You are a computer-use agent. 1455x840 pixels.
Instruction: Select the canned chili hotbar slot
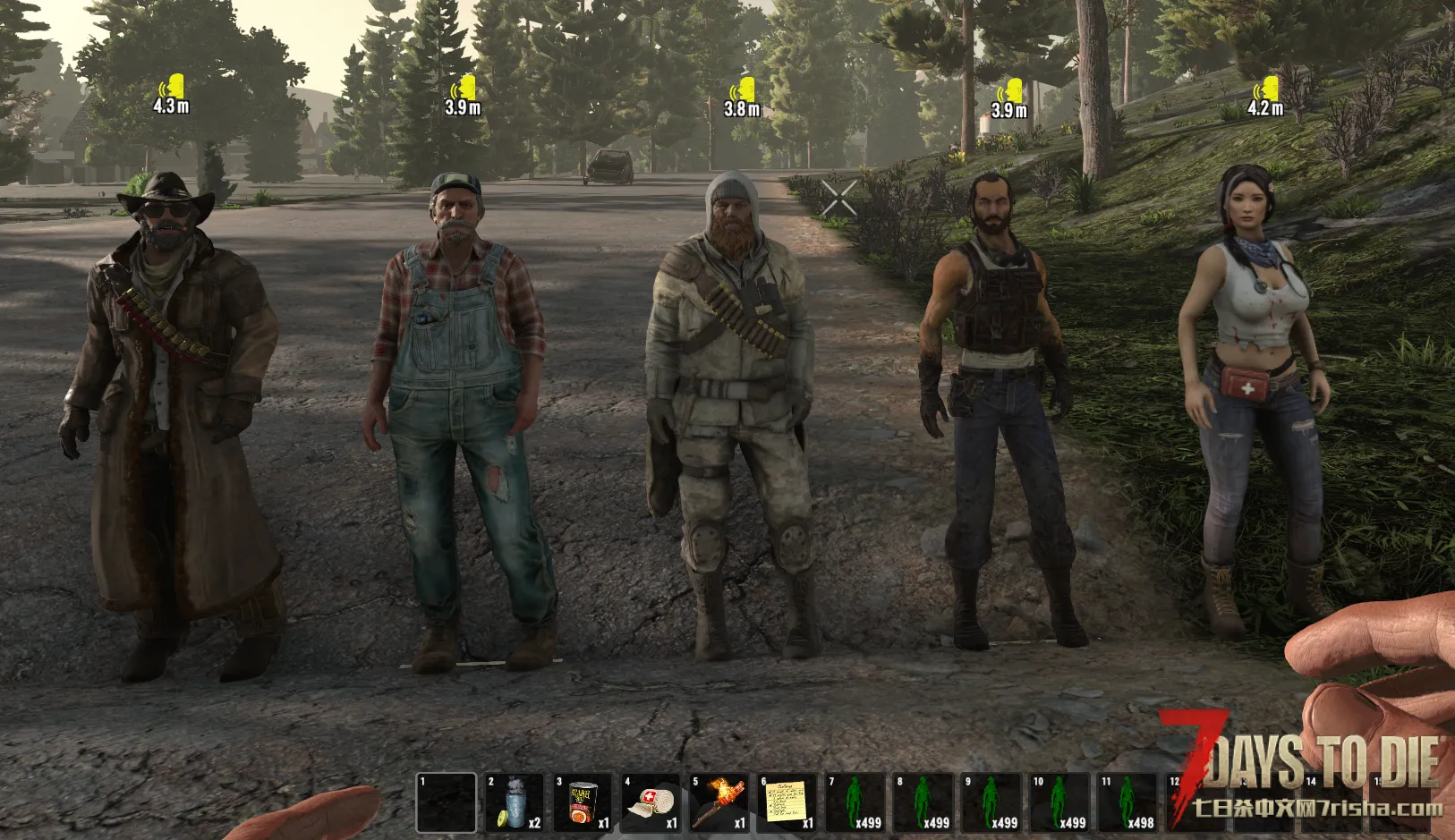tap(582, 802)
